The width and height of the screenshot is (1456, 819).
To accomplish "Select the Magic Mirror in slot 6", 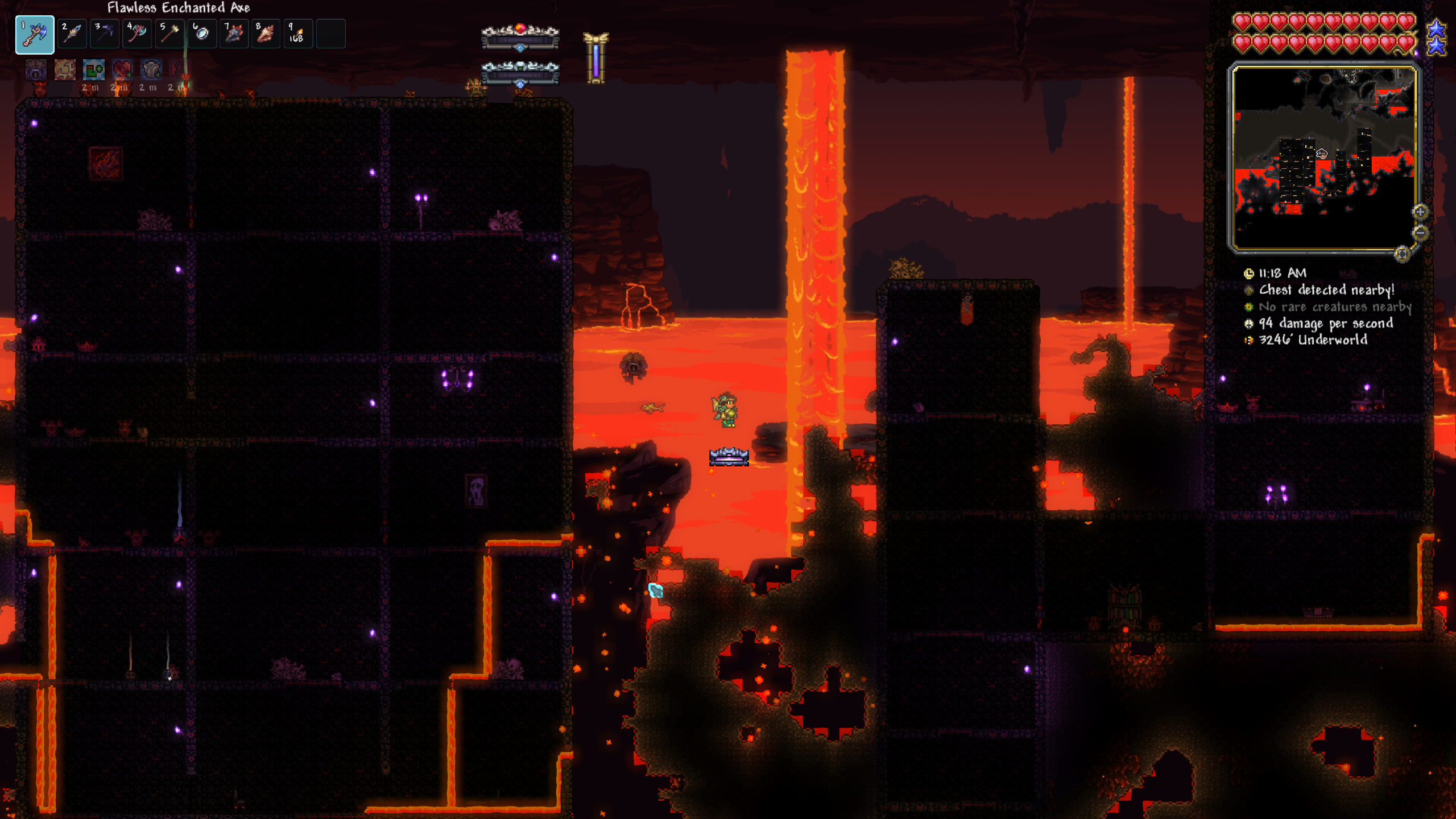I will [x=201, y=34].
